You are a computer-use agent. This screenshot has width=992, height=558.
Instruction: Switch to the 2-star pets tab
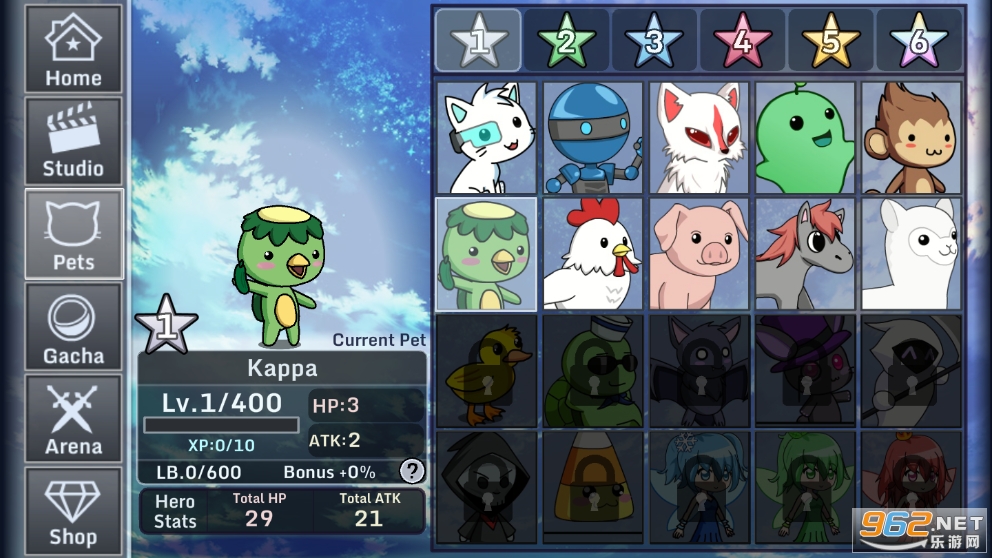pos(566,40)
